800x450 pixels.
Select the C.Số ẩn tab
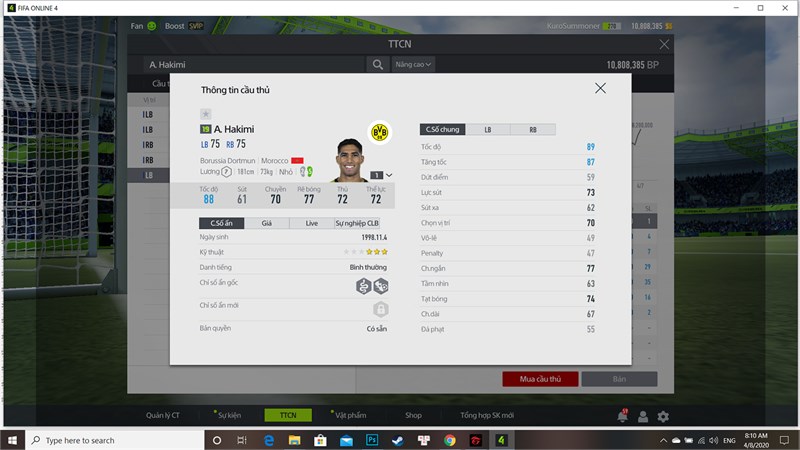click(221, 223)
